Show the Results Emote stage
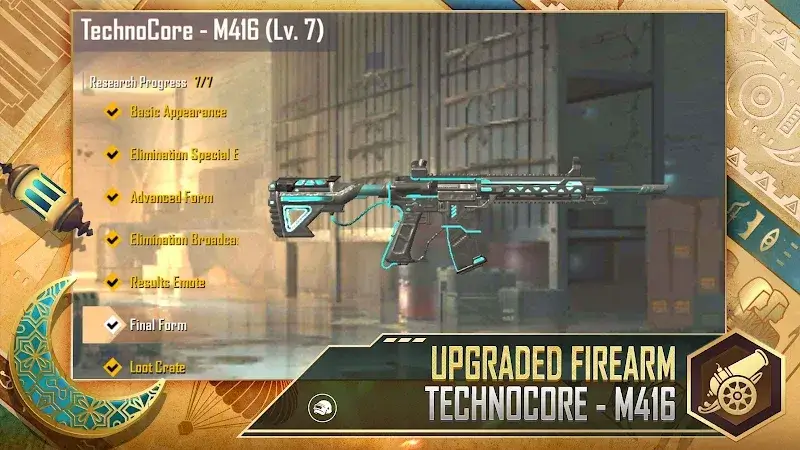This screenshot has width=800, height=450. coord(167,283)
